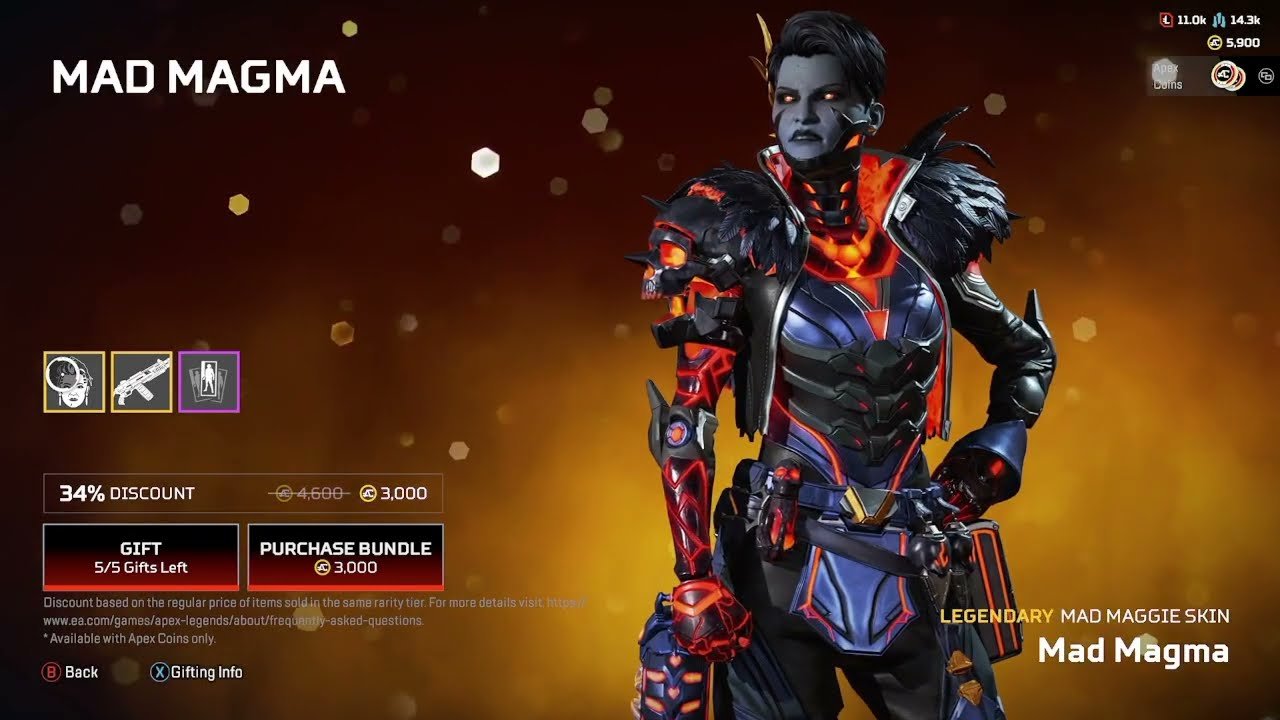Screen dimensions: 1280x720
Task: Select the Mad Maggie legend skin thumbnail
Action: pos(74,381)
